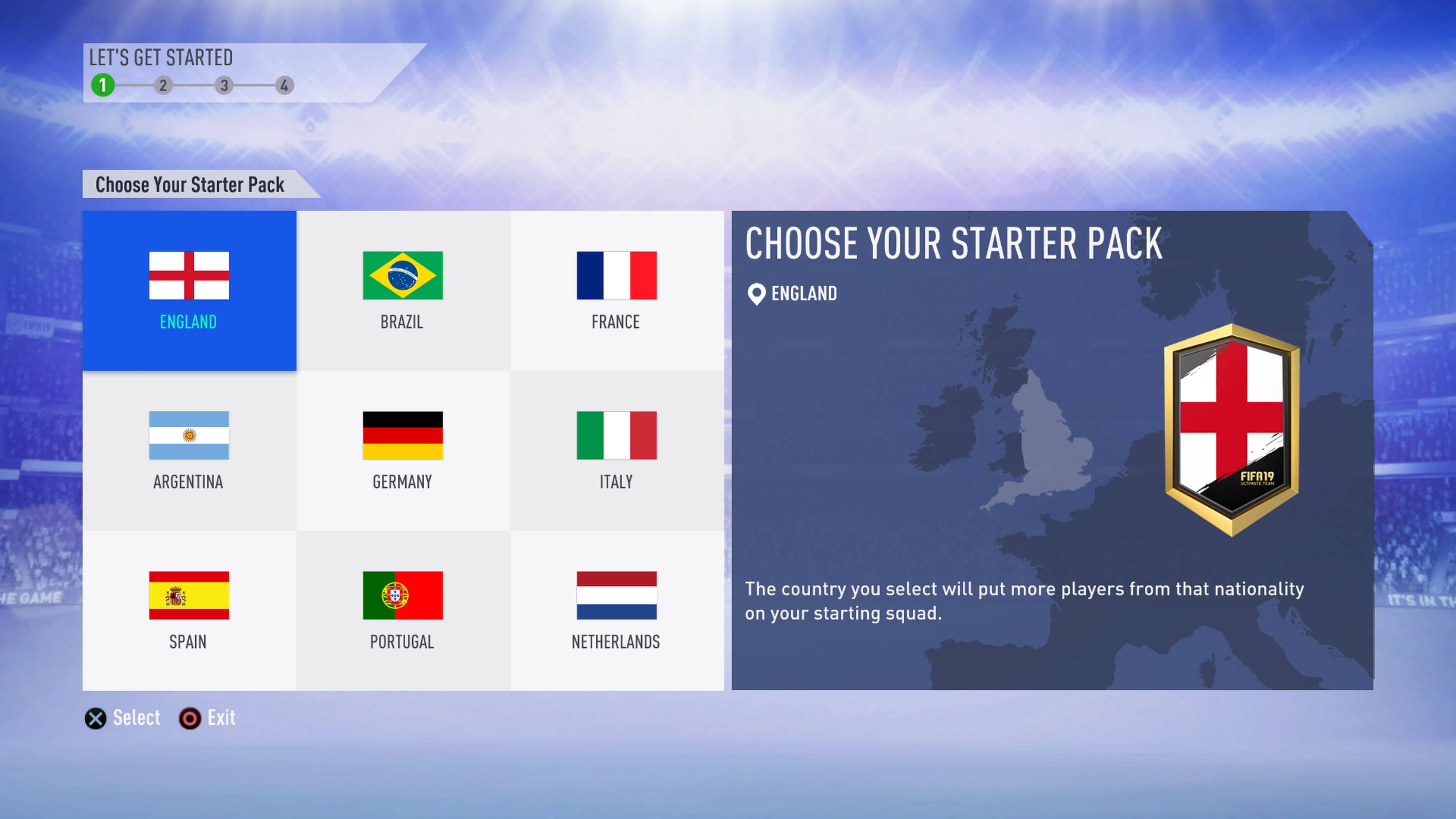Choose the Brazil starter pack
Image resolution: width=1456 pixels, height=819 pixels.
click(402, 290)
